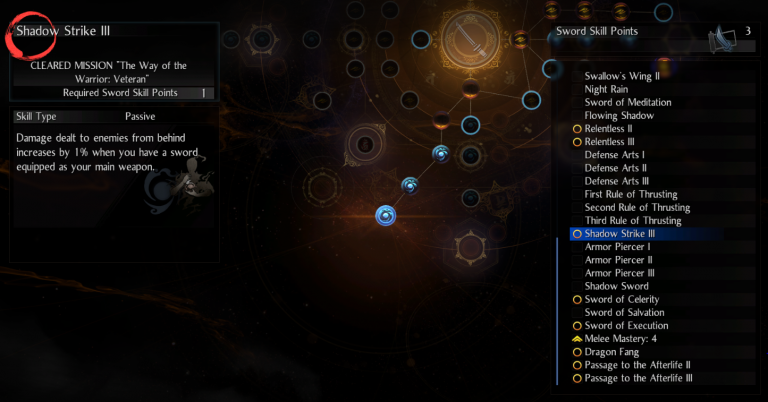Choose the Night Rain skill
Viewport: 768px width, 402px height.
pyautogui.click(x=606, y=89)
